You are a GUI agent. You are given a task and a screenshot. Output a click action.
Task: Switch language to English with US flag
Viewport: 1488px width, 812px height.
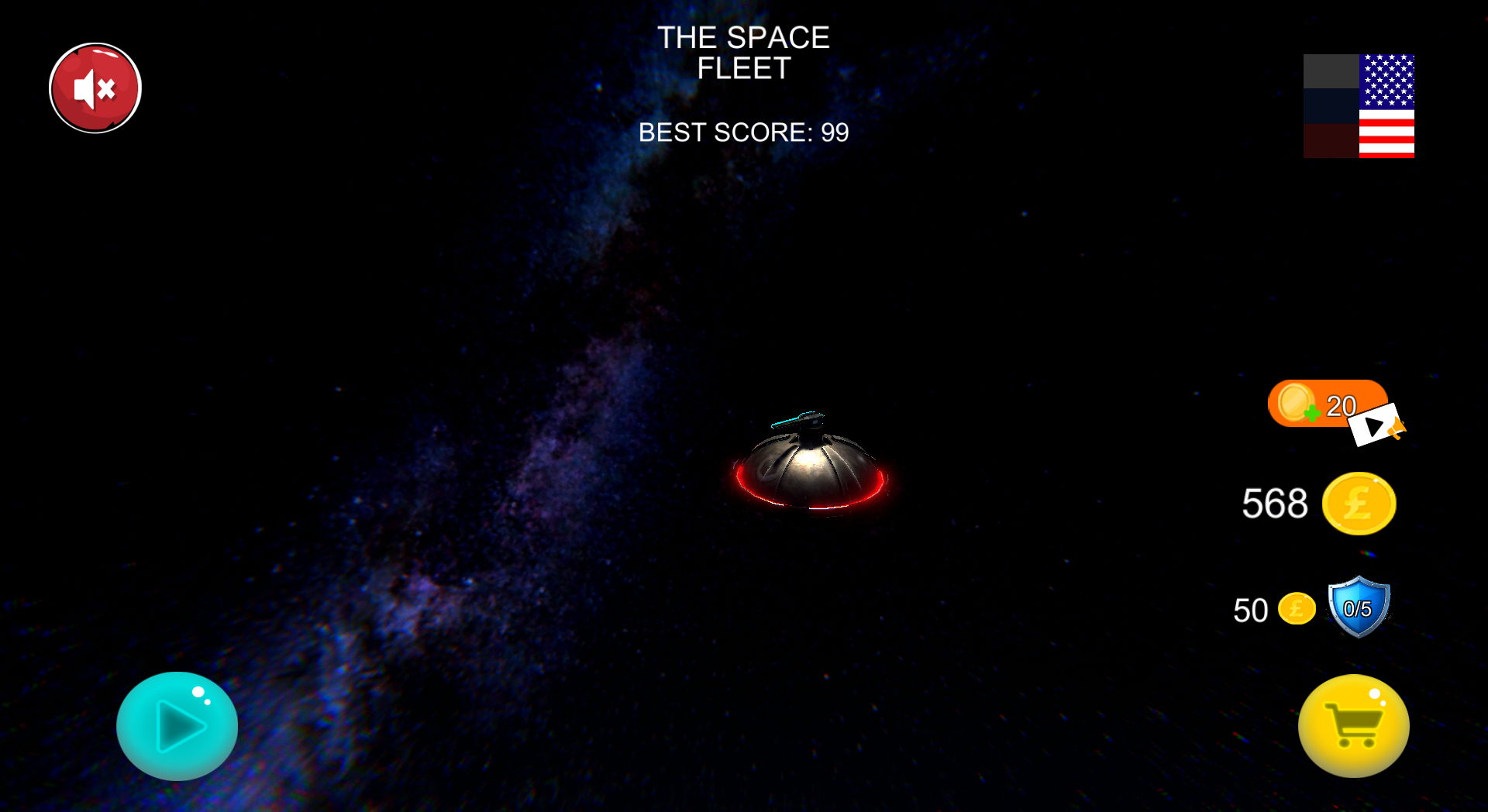click(1386, 105)
